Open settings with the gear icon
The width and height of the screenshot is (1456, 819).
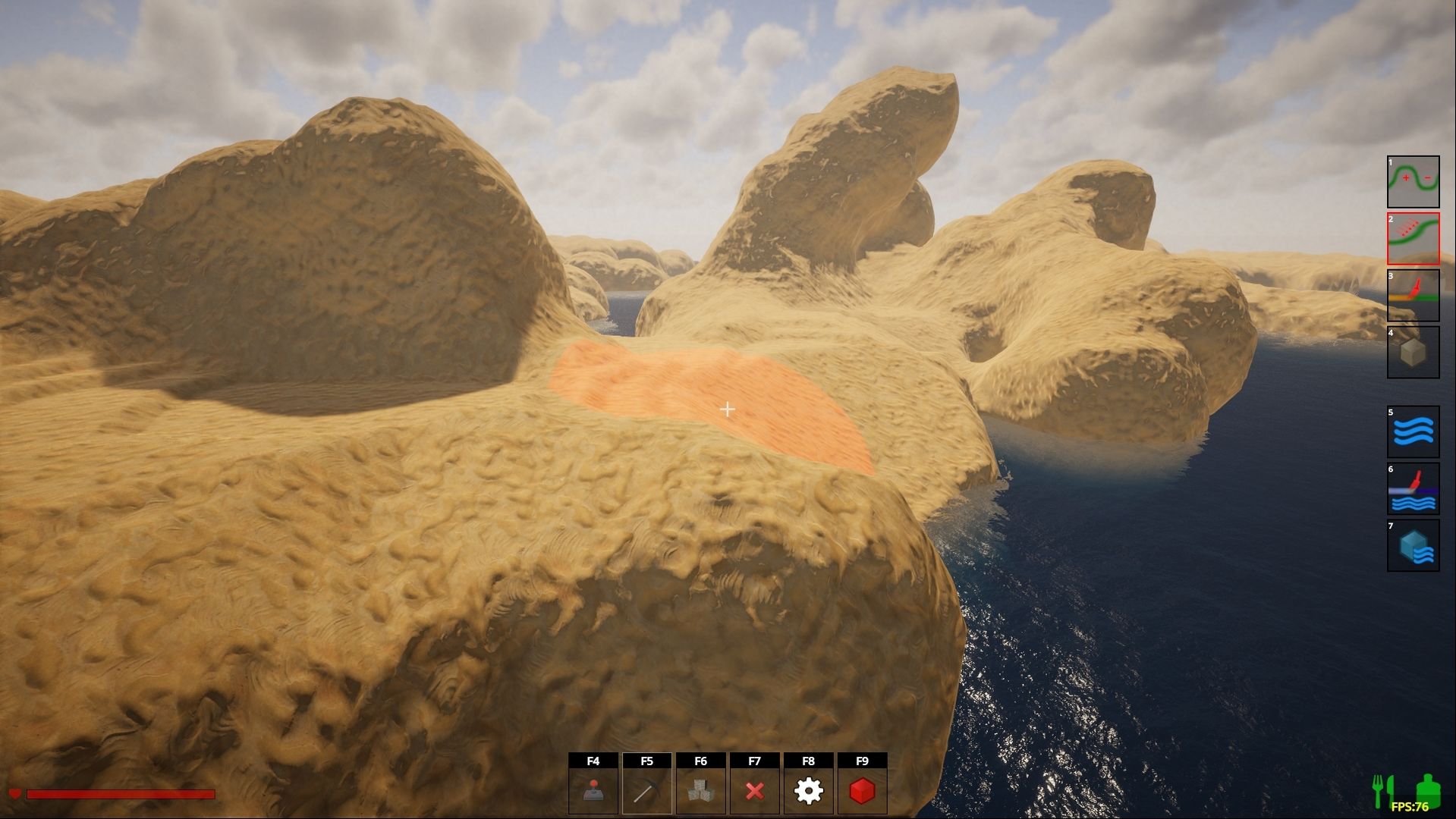tap(808, 791)
